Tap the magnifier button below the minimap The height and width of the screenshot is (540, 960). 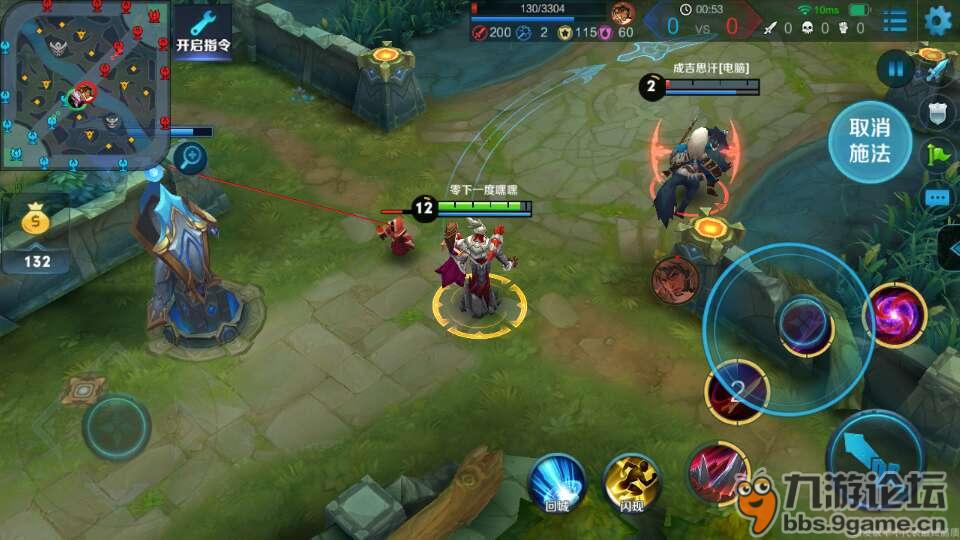pyautogui.click(x=190, y=156)
